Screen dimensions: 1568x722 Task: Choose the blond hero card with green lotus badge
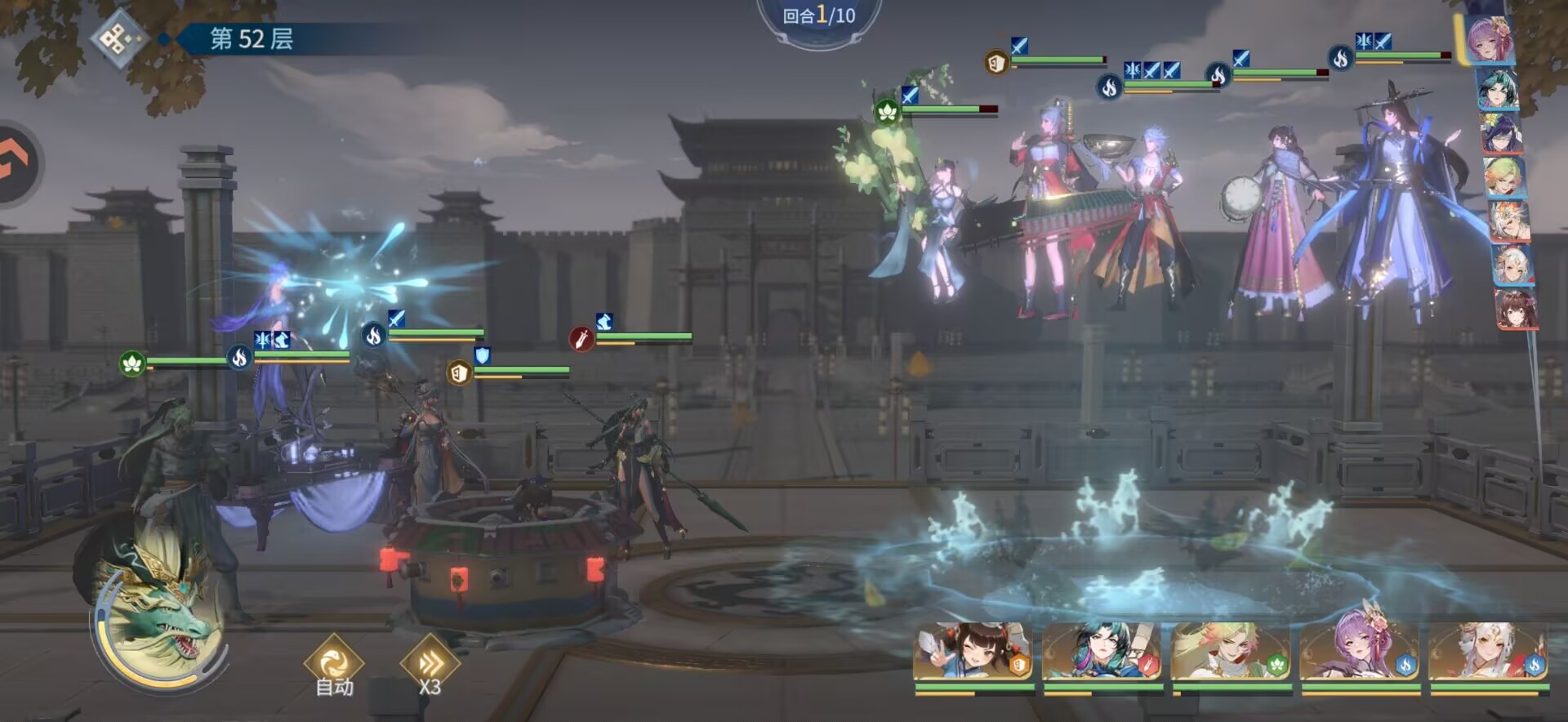pos(1232,653)
